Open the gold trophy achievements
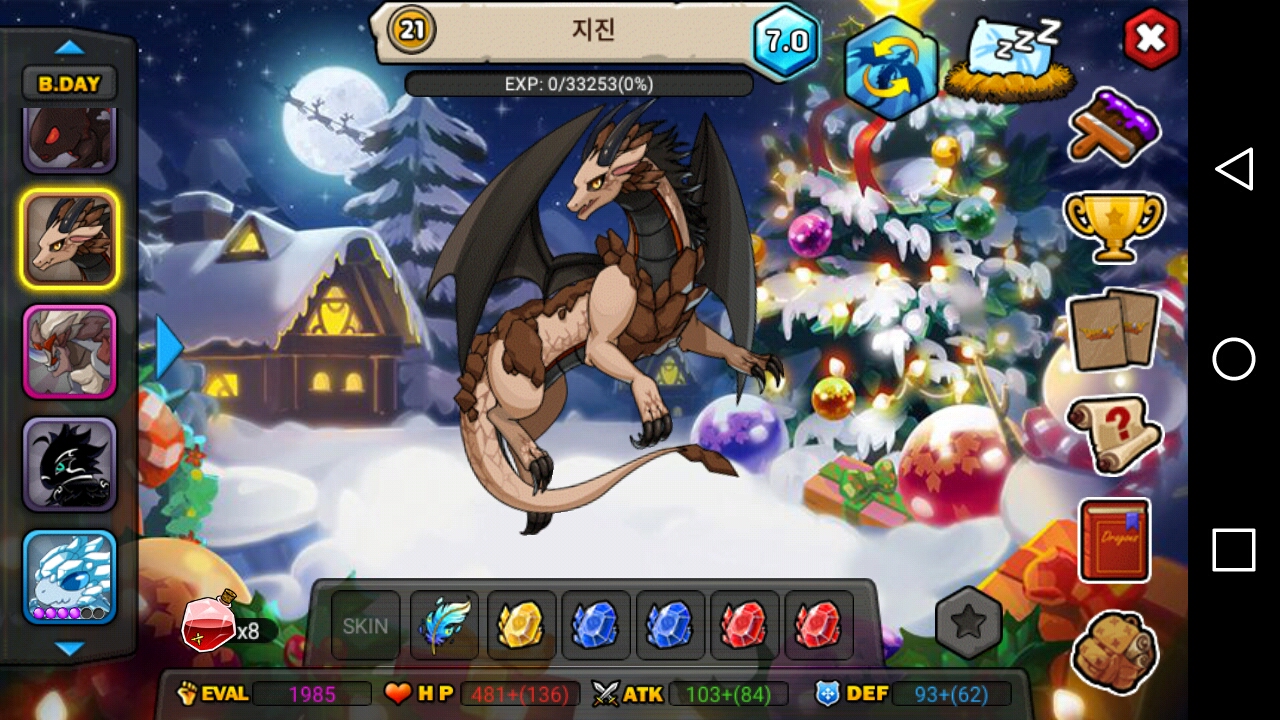Image resolution: width=1280 pixels, height=720 pixels. 1114,226
